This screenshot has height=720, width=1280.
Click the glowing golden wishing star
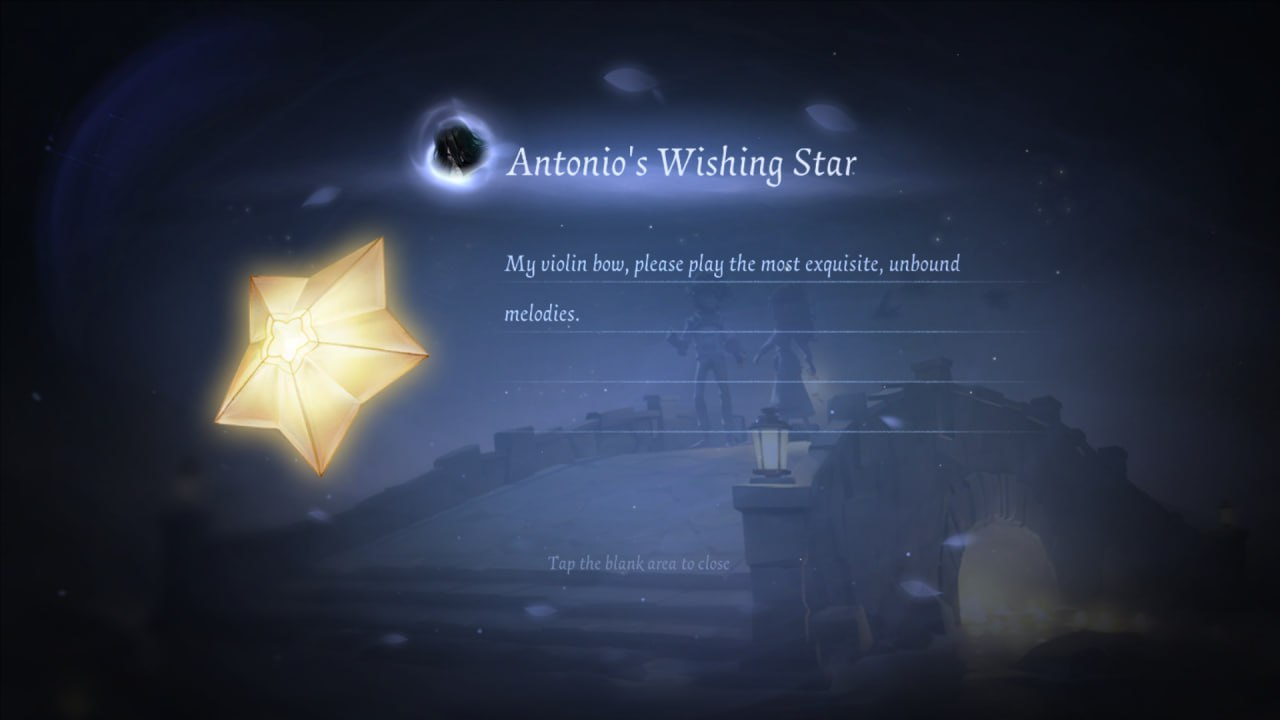click(x=318, y=353)
